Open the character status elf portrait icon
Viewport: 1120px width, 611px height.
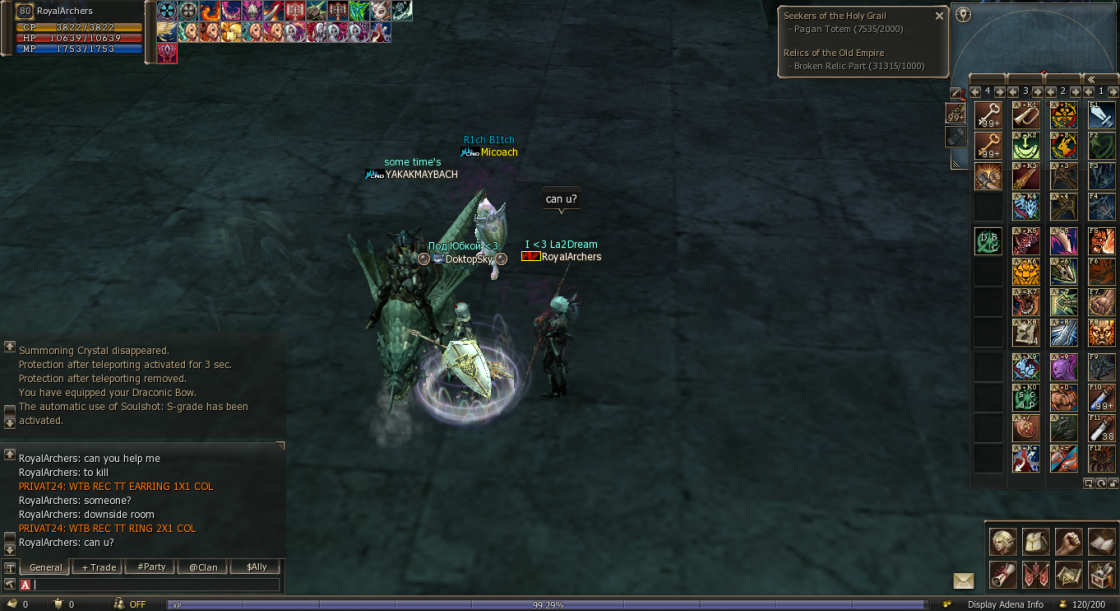(1003, 541)
